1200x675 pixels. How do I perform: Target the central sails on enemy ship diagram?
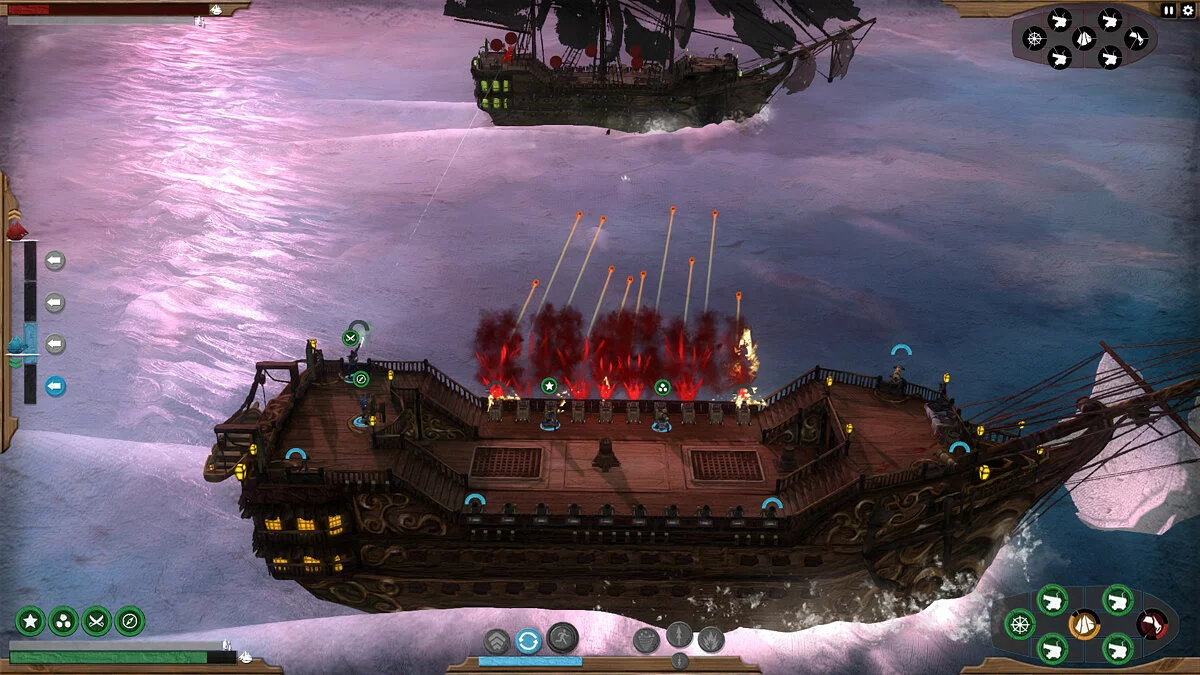1085,38
